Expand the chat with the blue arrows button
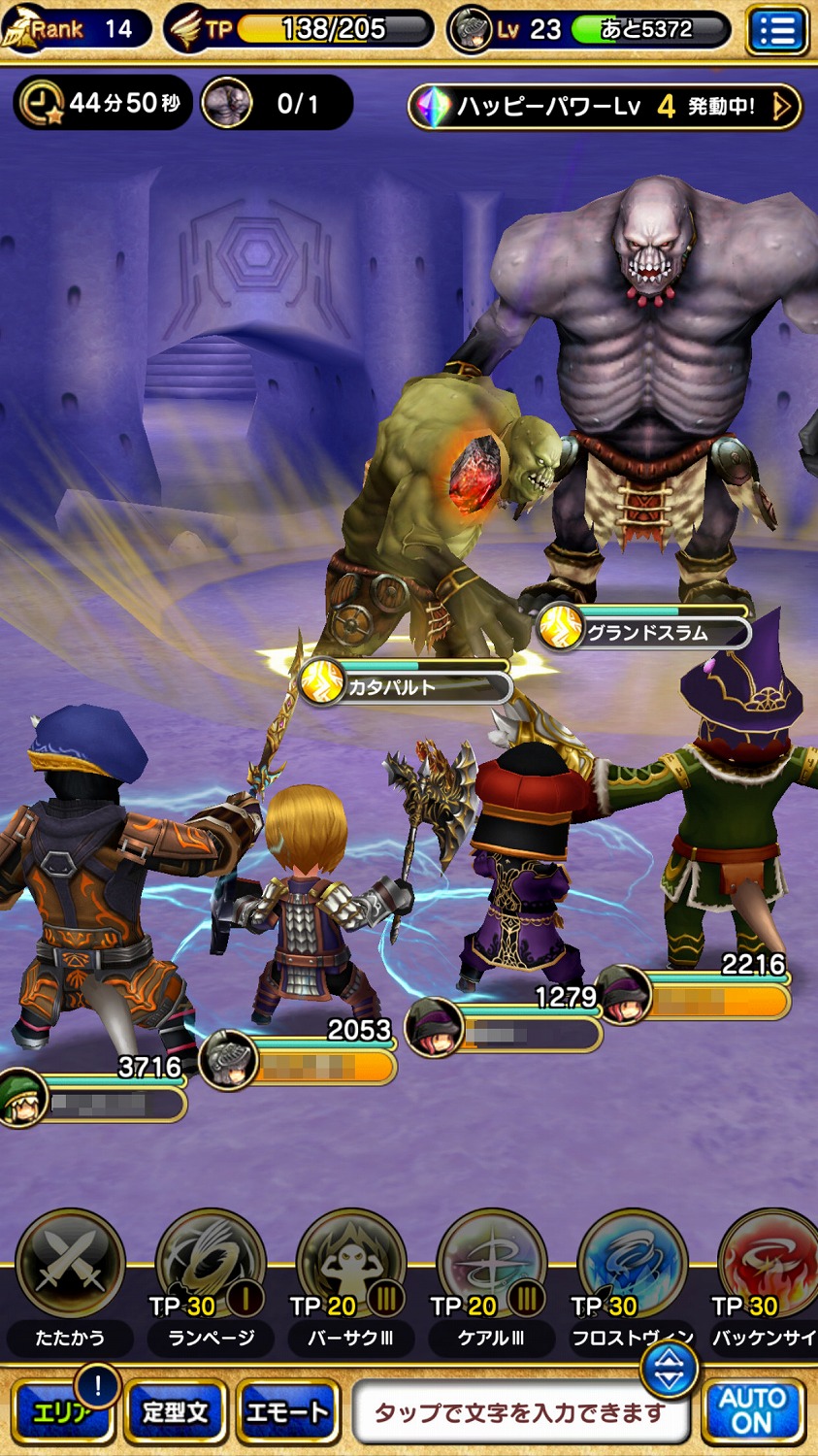The height and width of the screenshot is (1456, 818). [669, 1371]
